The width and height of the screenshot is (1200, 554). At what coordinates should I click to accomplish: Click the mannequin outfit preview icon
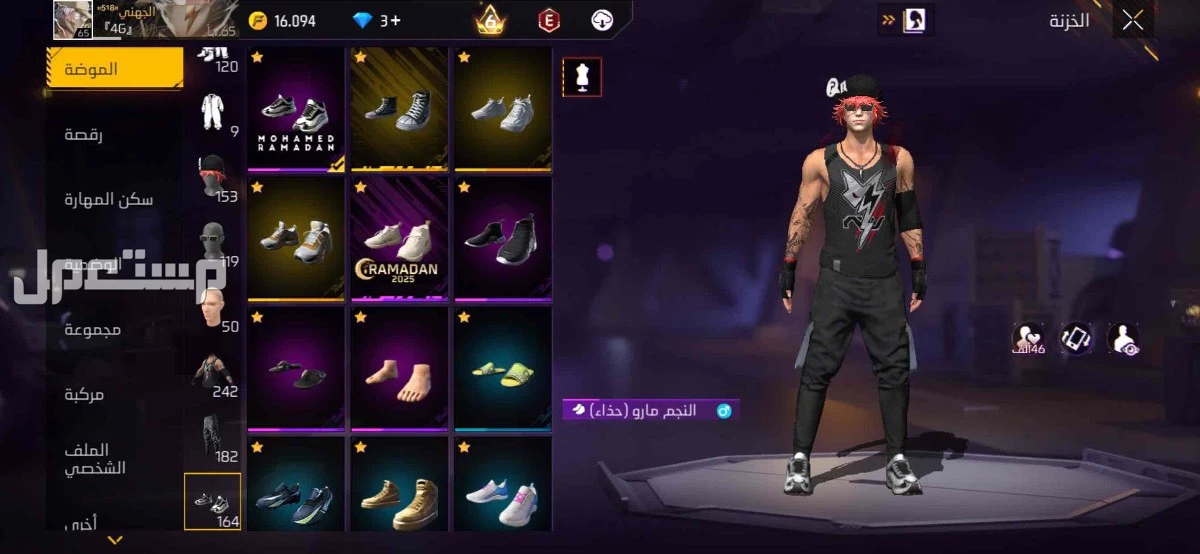[582, 76]
